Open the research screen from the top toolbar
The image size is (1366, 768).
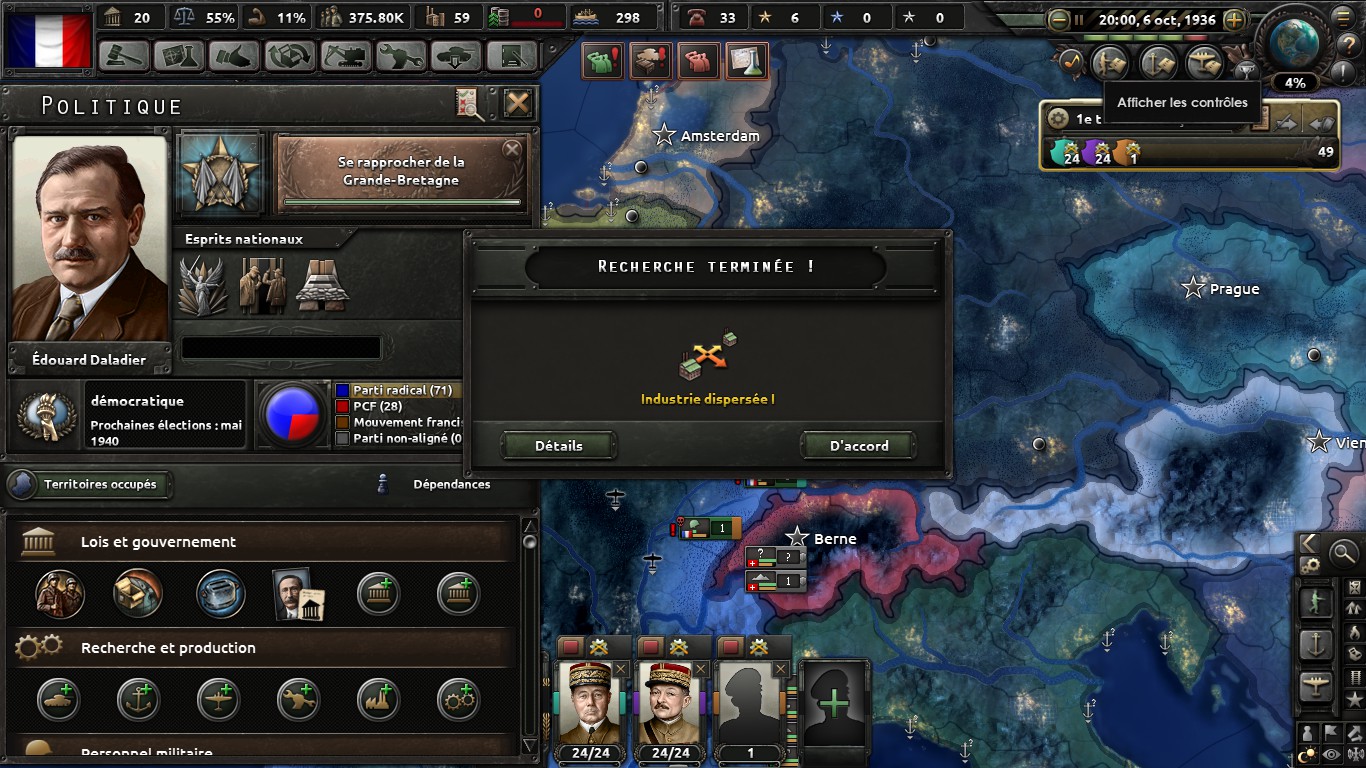[x=179, y=55]
